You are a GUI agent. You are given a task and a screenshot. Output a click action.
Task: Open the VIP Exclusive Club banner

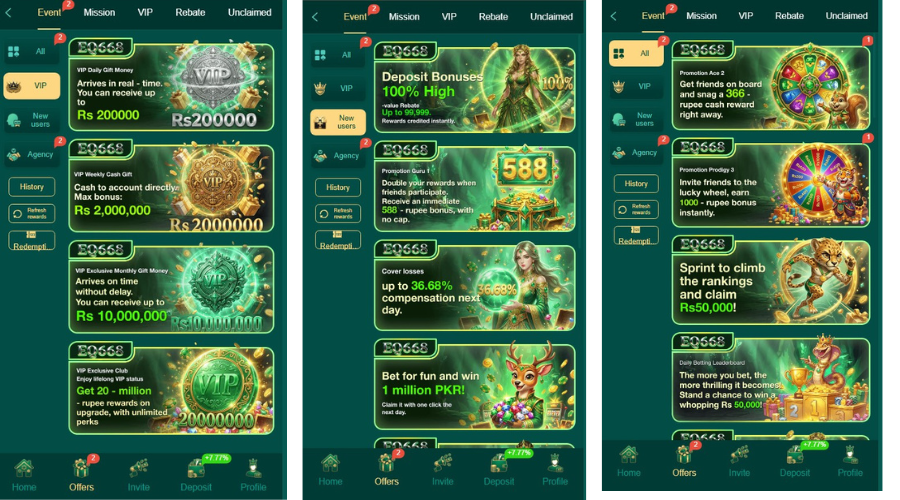pyautogui.click(x=170, y=388)
